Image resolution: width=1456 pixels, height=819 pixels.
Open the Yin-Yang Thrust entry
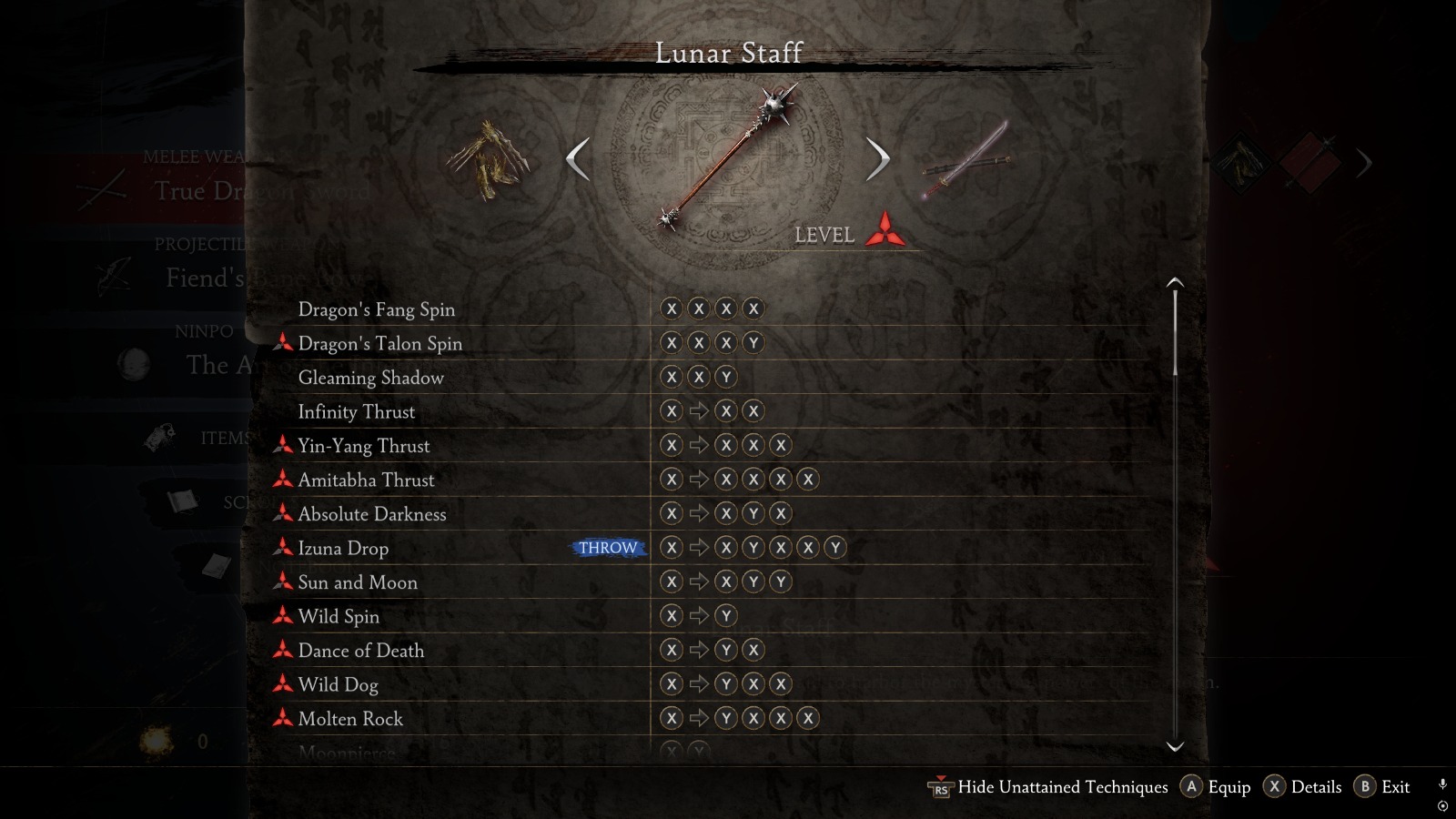pos(363,446)
